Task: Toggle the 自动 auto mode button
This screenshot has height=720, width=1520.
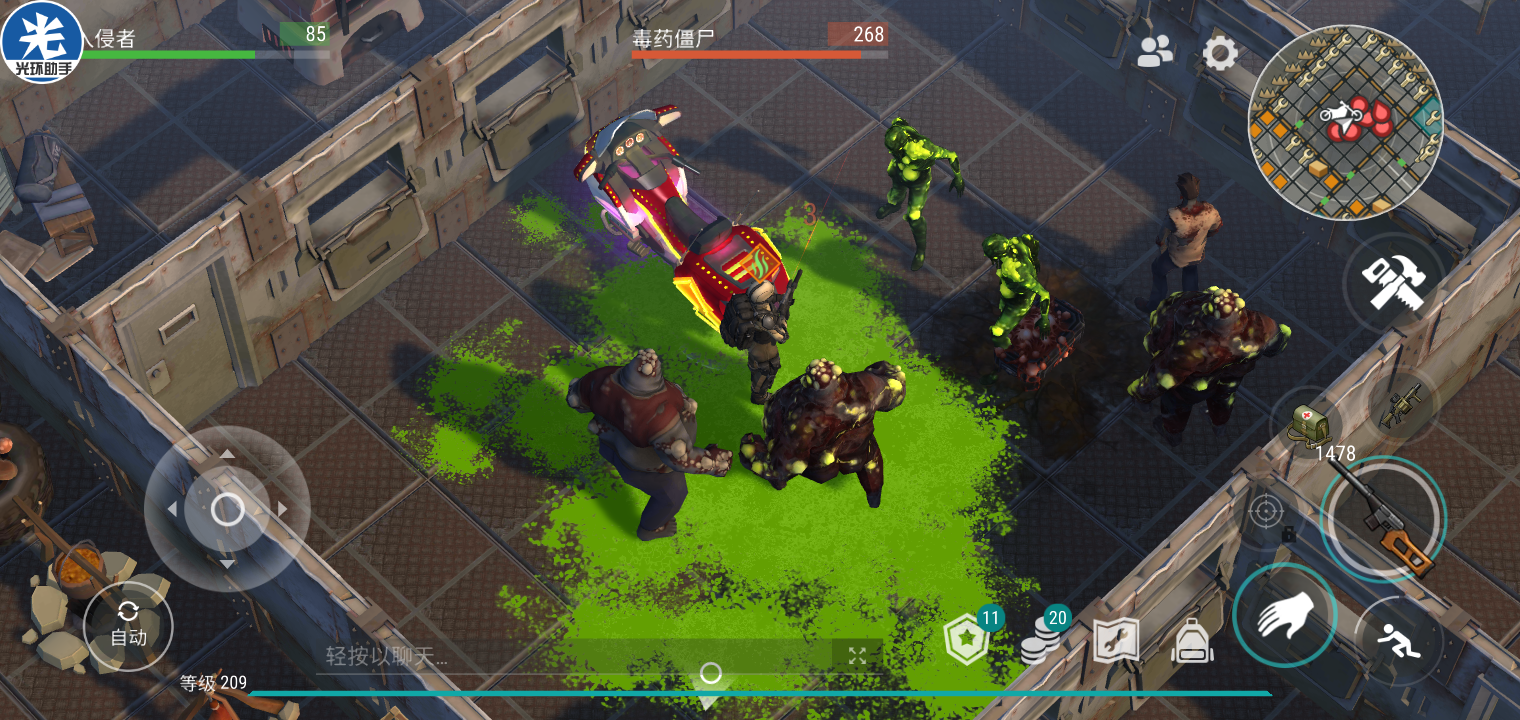Action: coord(128,628)
